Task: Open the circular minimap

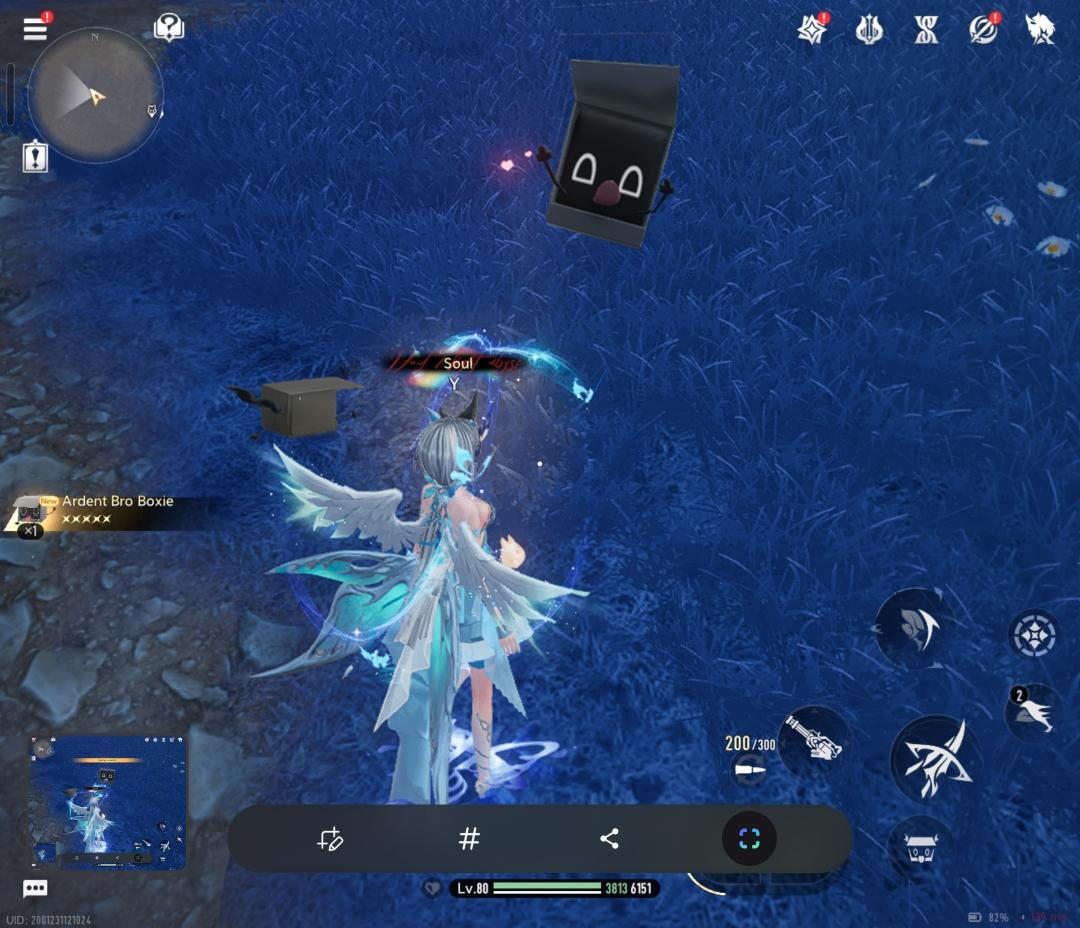Action: pos(95,95)
